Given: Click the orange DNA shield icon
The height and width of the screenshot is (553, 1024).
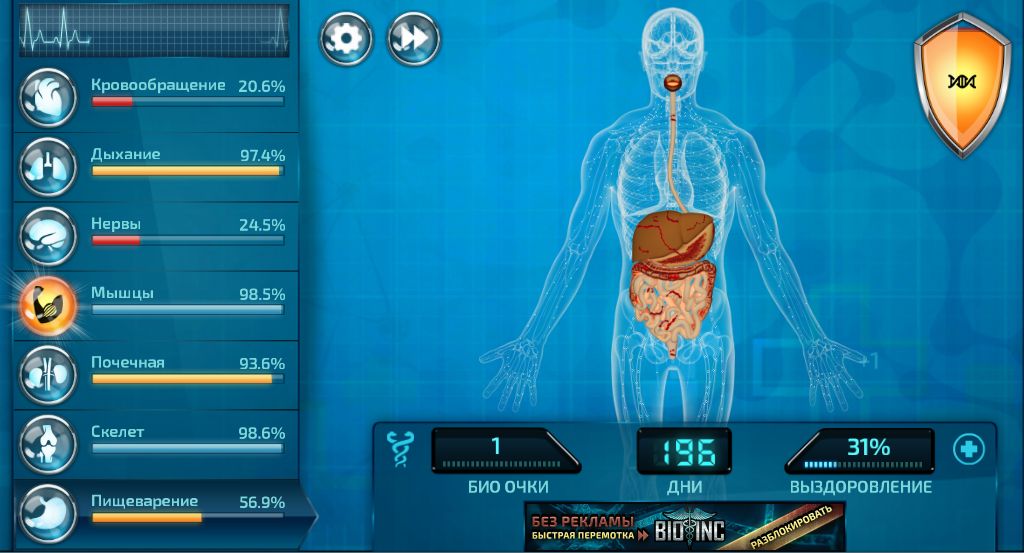Looking at the screenshot, I should click(x=962, y=82).
